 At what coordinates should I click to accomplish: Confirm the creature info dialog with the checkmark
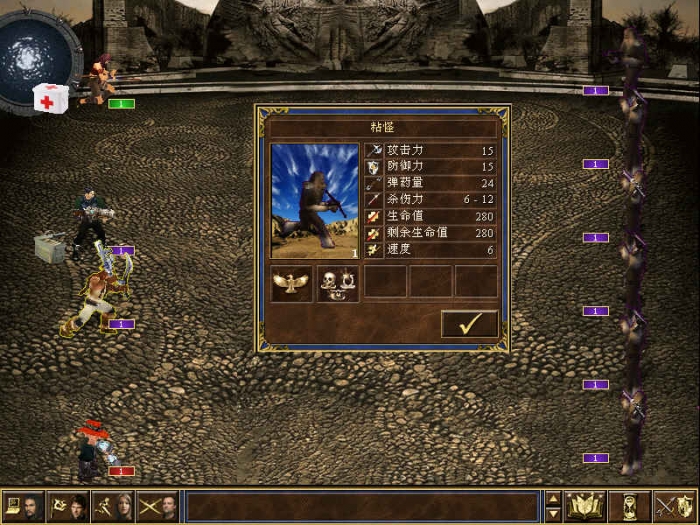(469, 323)
